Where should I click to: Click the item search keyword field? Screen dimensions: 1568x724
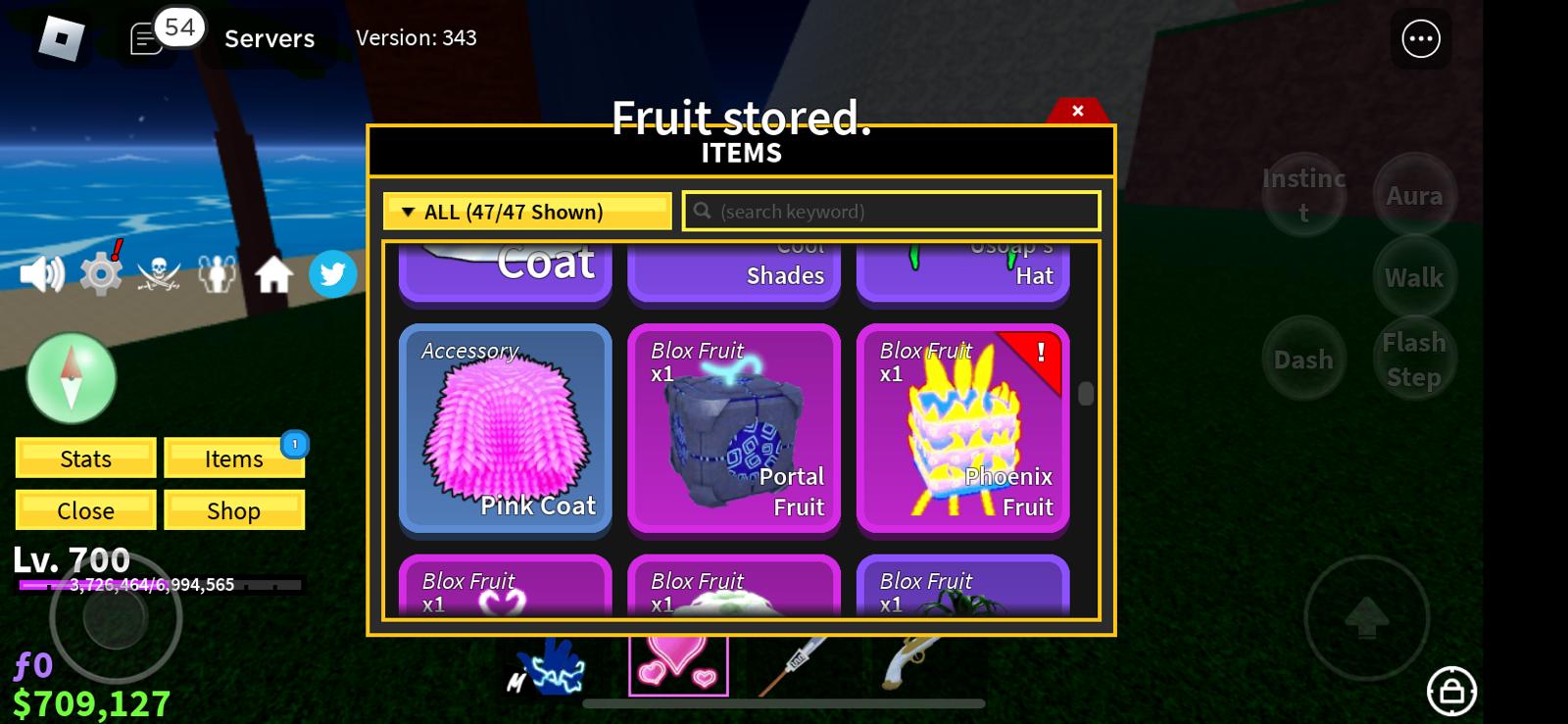click(892, 212)
